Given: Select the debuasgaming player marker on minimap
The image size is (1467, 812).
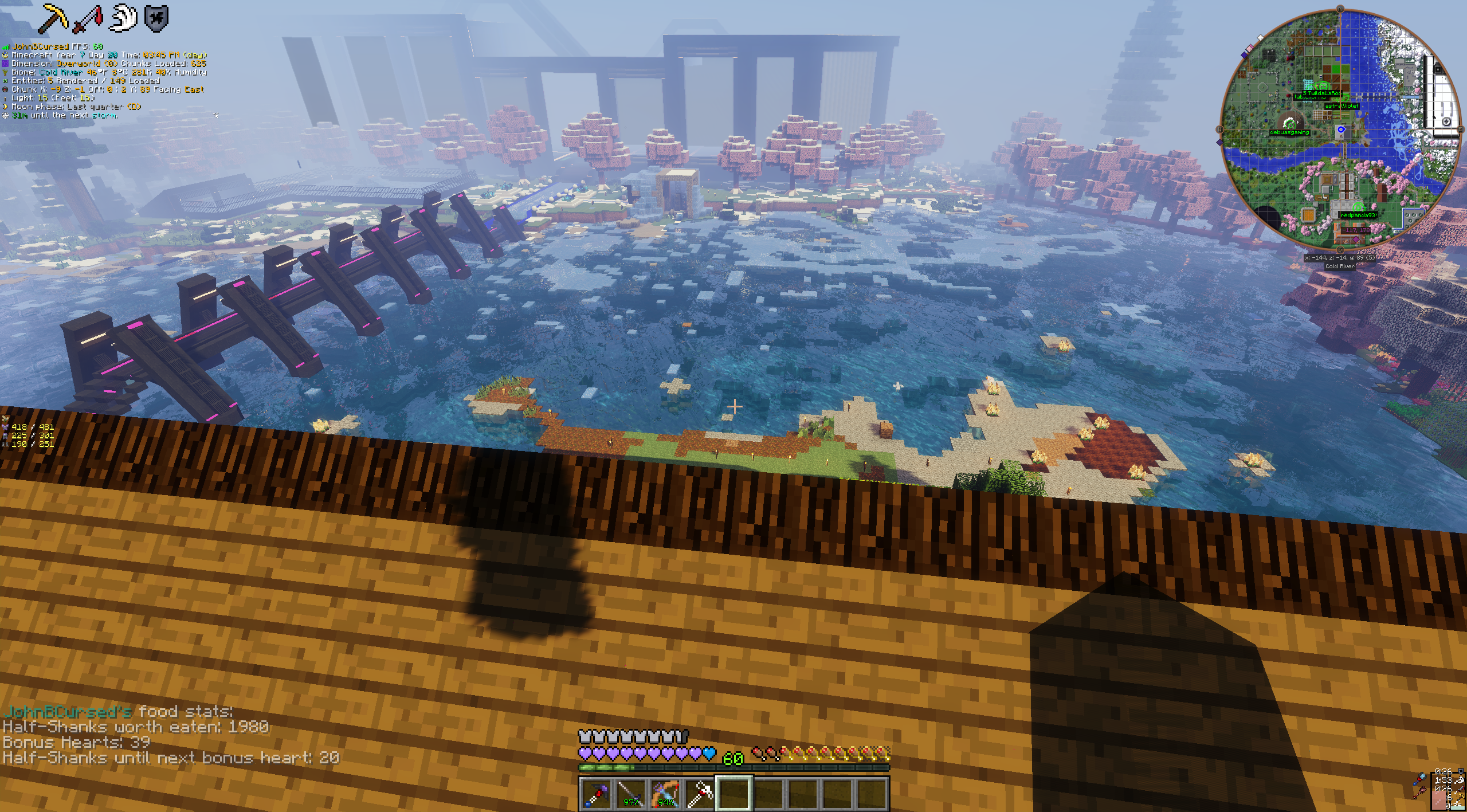Looking at the screenshot, I should (1289, 124).
